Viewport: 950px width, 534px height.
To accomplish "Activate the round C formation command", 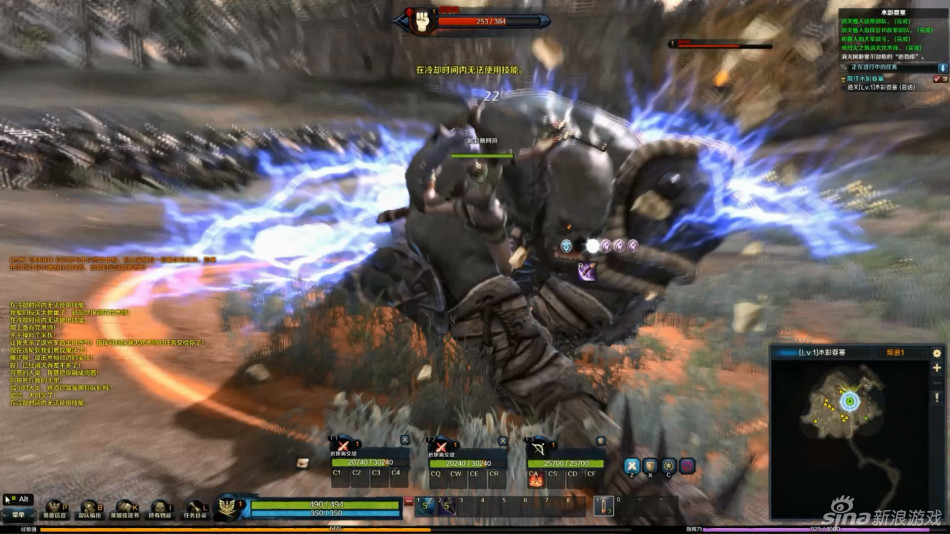I will 668,466.
